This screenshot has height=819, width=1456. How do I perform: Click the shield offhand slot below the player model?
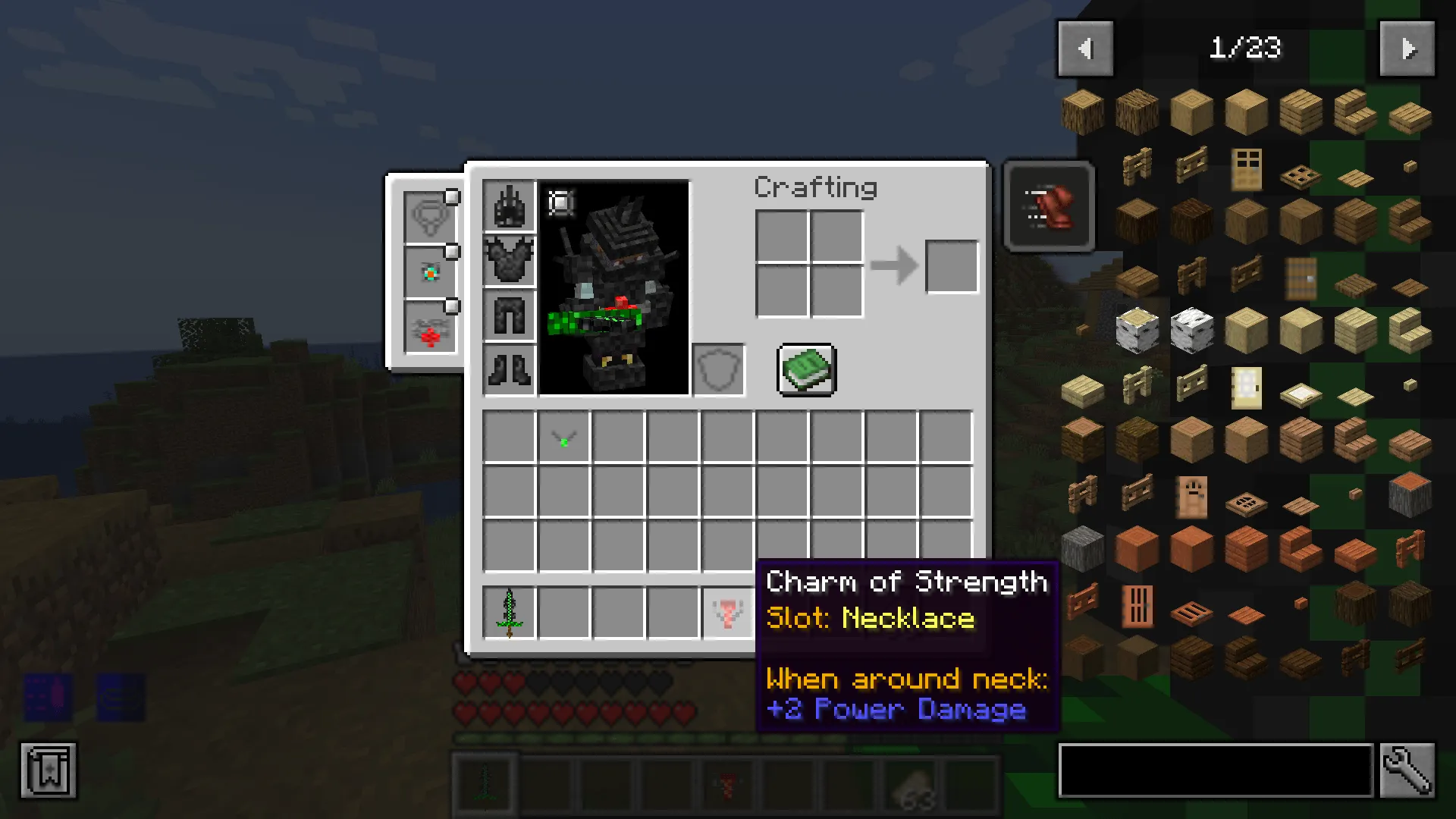pos(717,370)
